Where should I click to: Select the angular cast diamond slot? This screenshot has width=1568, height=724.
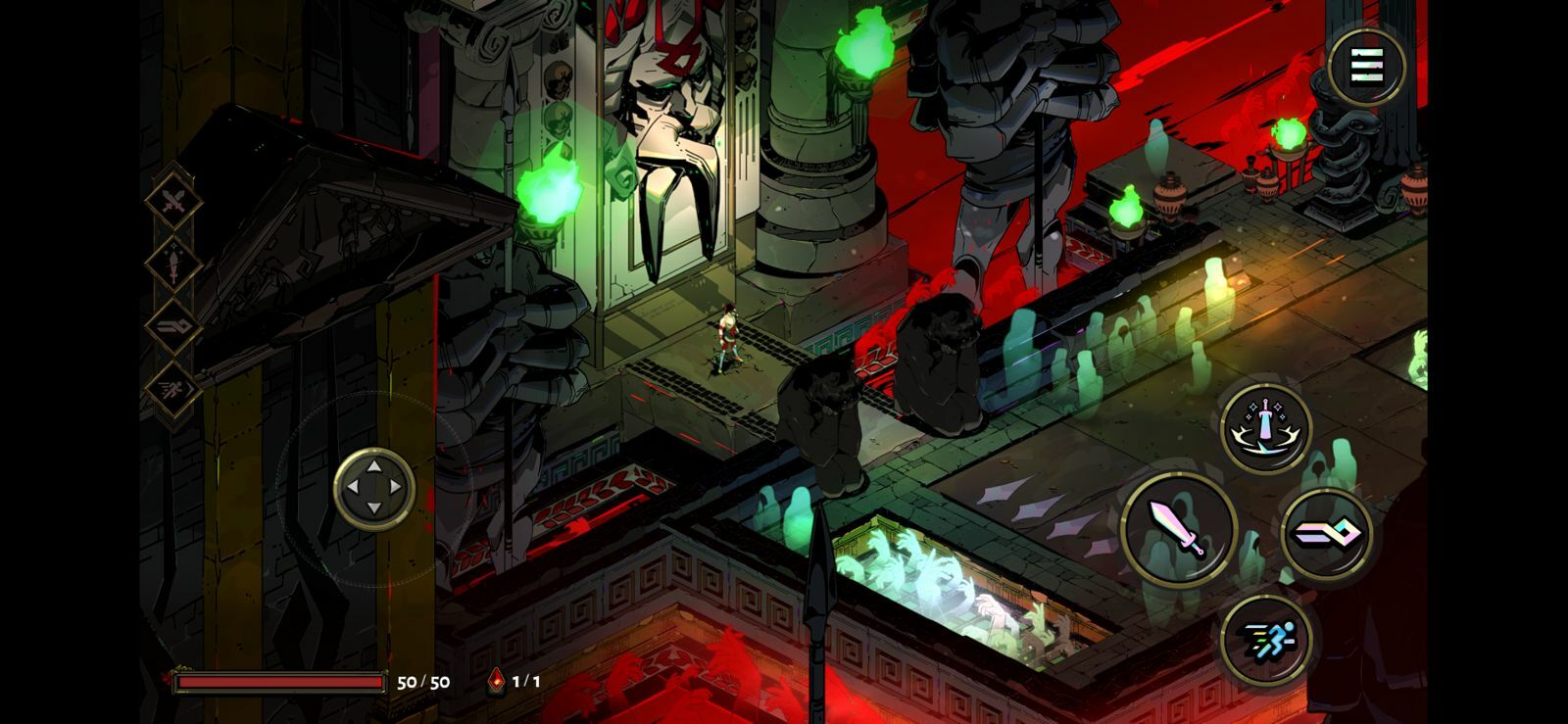pos(174,326)
